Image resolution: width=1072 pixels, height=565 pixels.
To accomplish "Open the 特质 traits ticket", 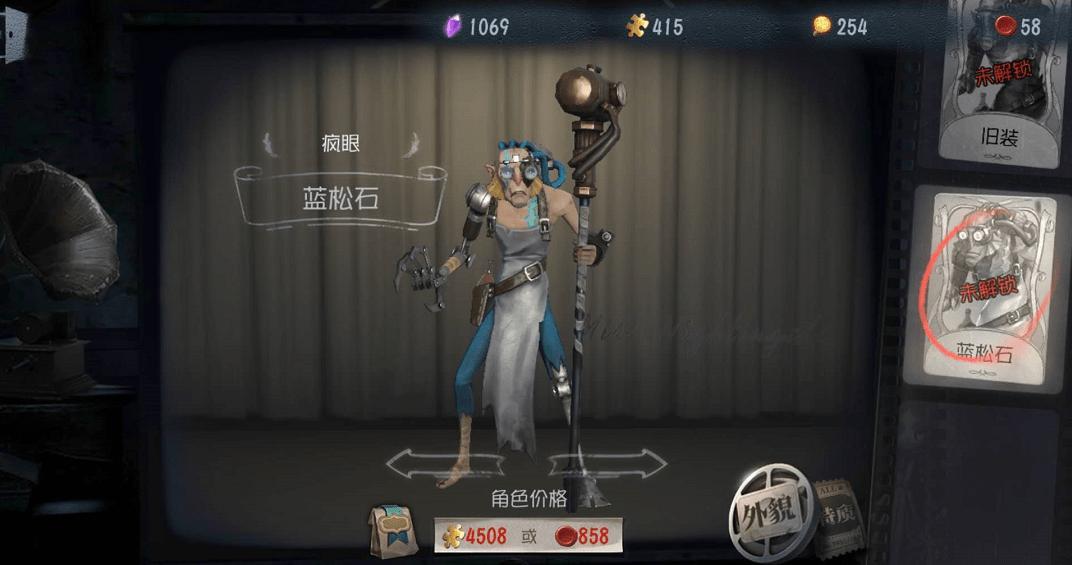I will click(x=838, y=518).
